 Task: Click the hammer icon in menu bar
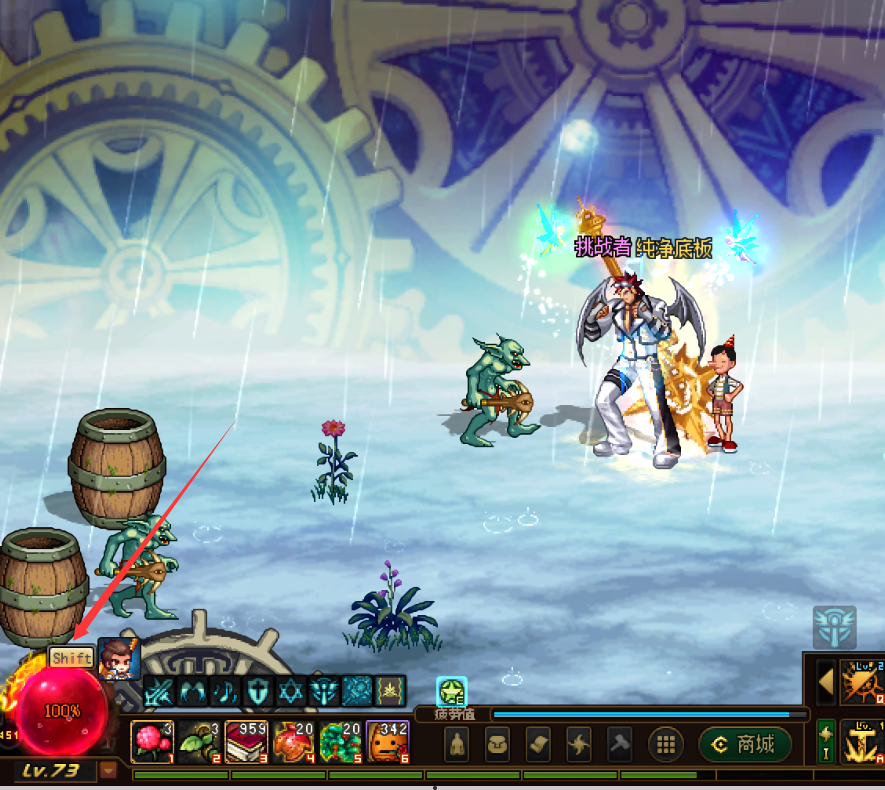pyautogui.click(x=618, y=744)
